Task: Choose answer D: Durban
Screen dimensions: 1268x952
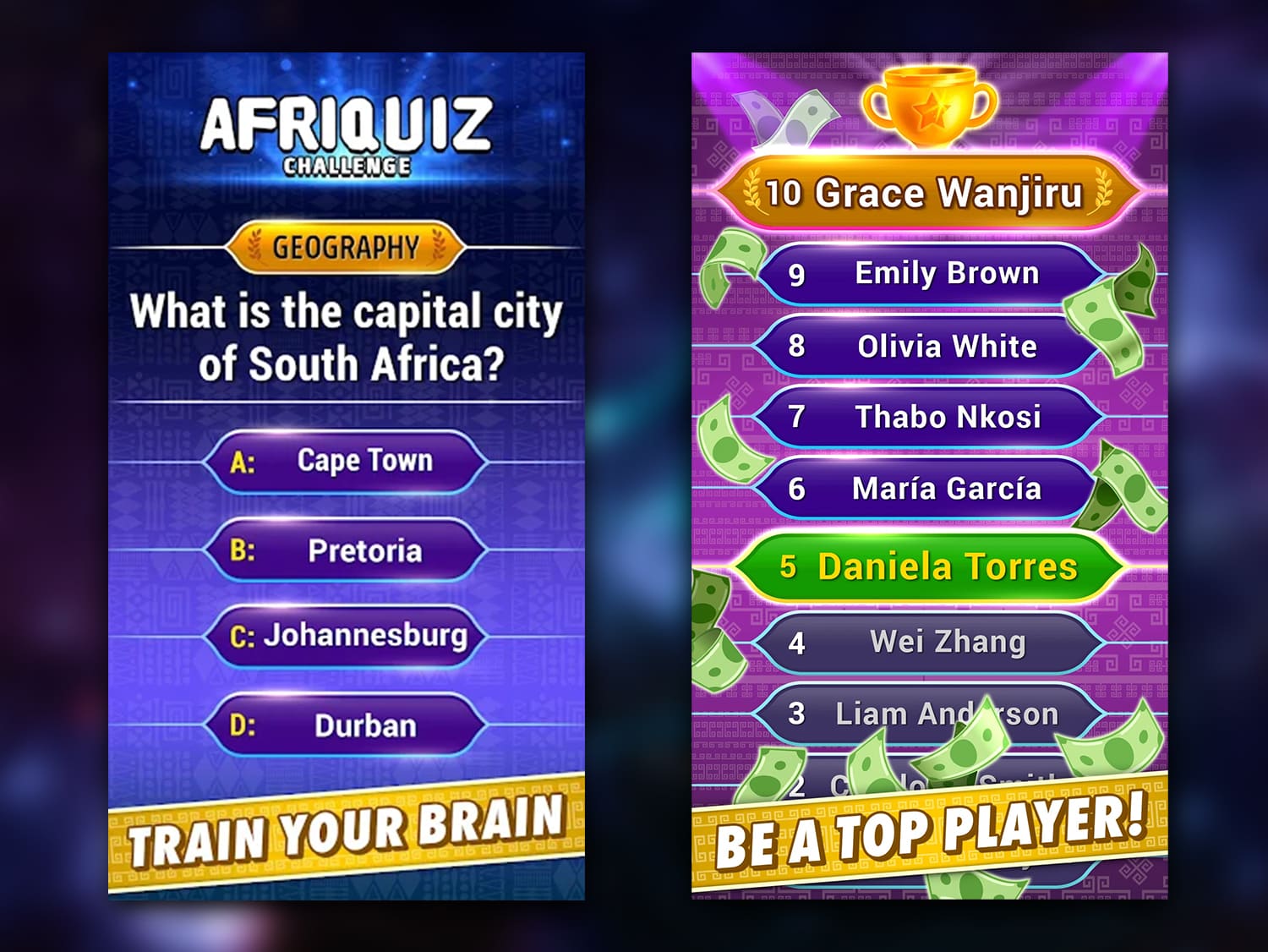Action: coord(347,725)
